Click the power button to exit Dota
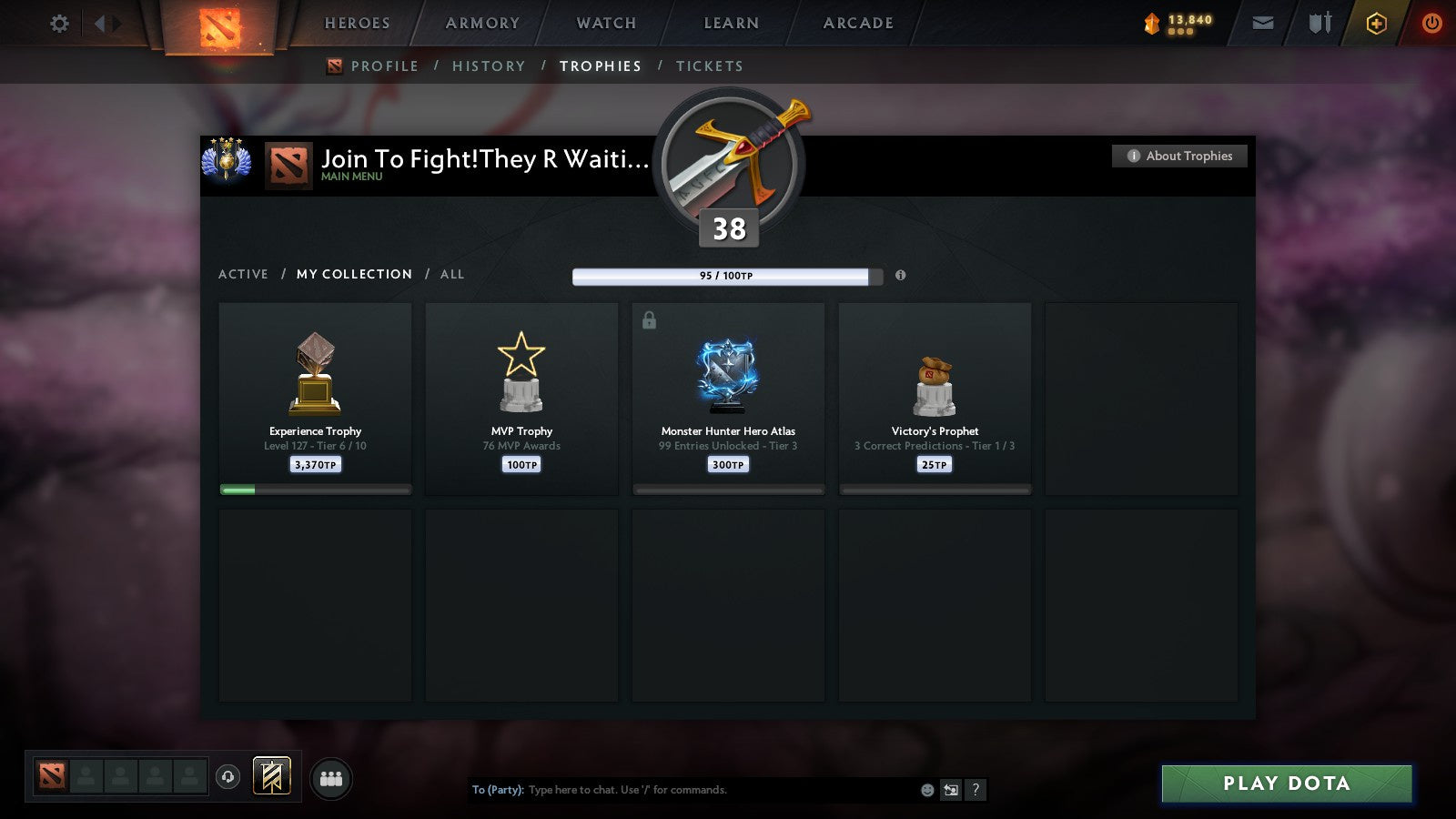1456x819 pixels. [1431, 23]
